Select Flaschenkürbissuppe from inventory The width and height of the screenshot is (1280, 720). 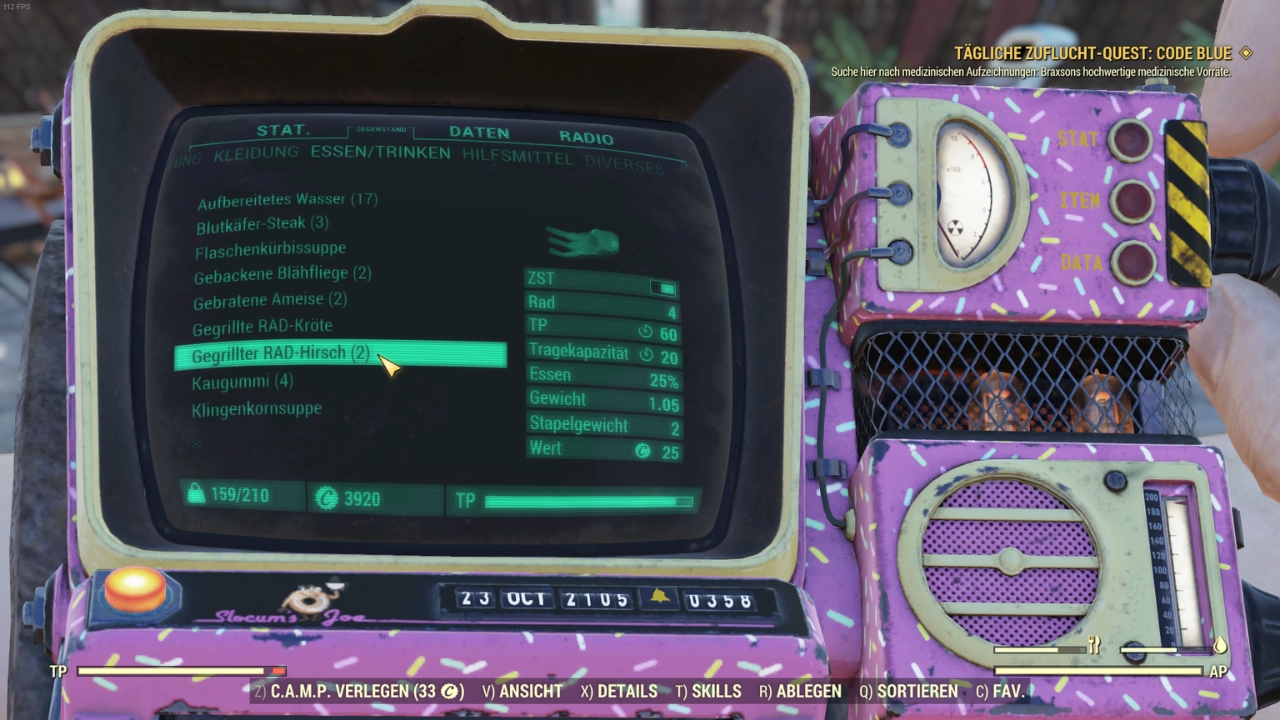pyautogui.click(x=270, y=249)
